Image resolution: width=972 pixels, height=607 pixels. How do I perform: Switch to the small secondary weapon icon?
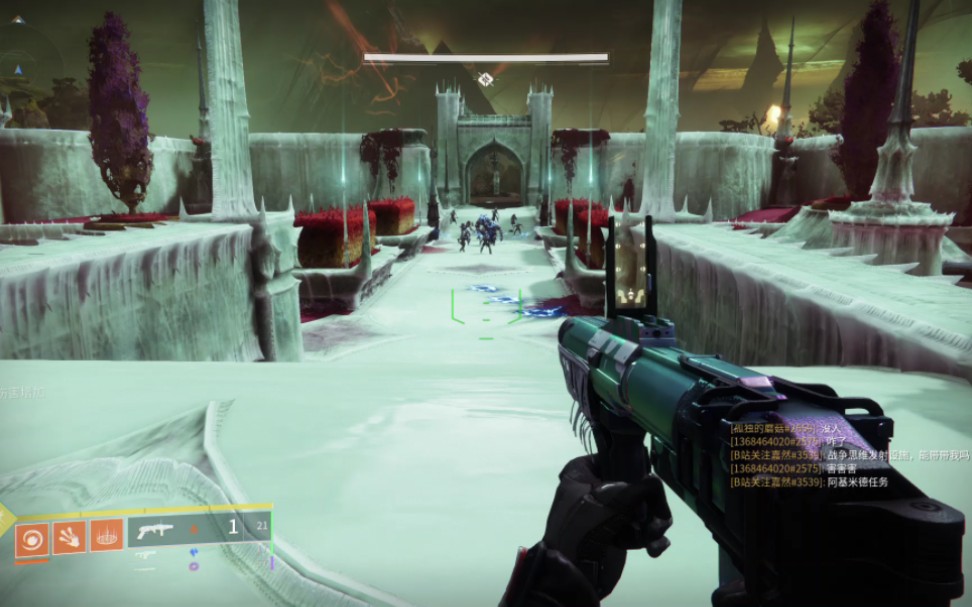point(146,555)
